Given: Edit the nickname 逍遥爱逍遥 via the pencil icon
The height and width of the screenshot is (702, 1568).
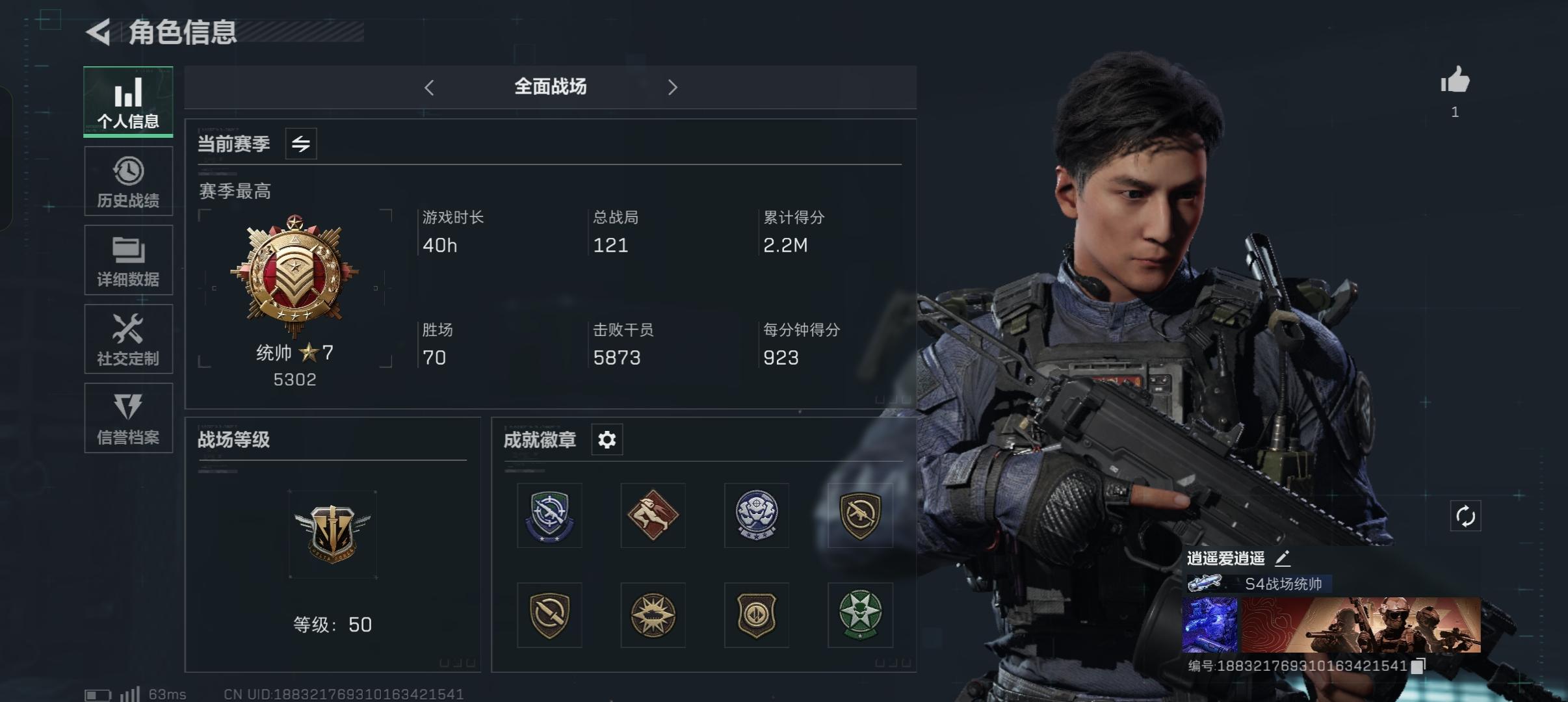Looking at the screenshot, I should point(1284,558).
